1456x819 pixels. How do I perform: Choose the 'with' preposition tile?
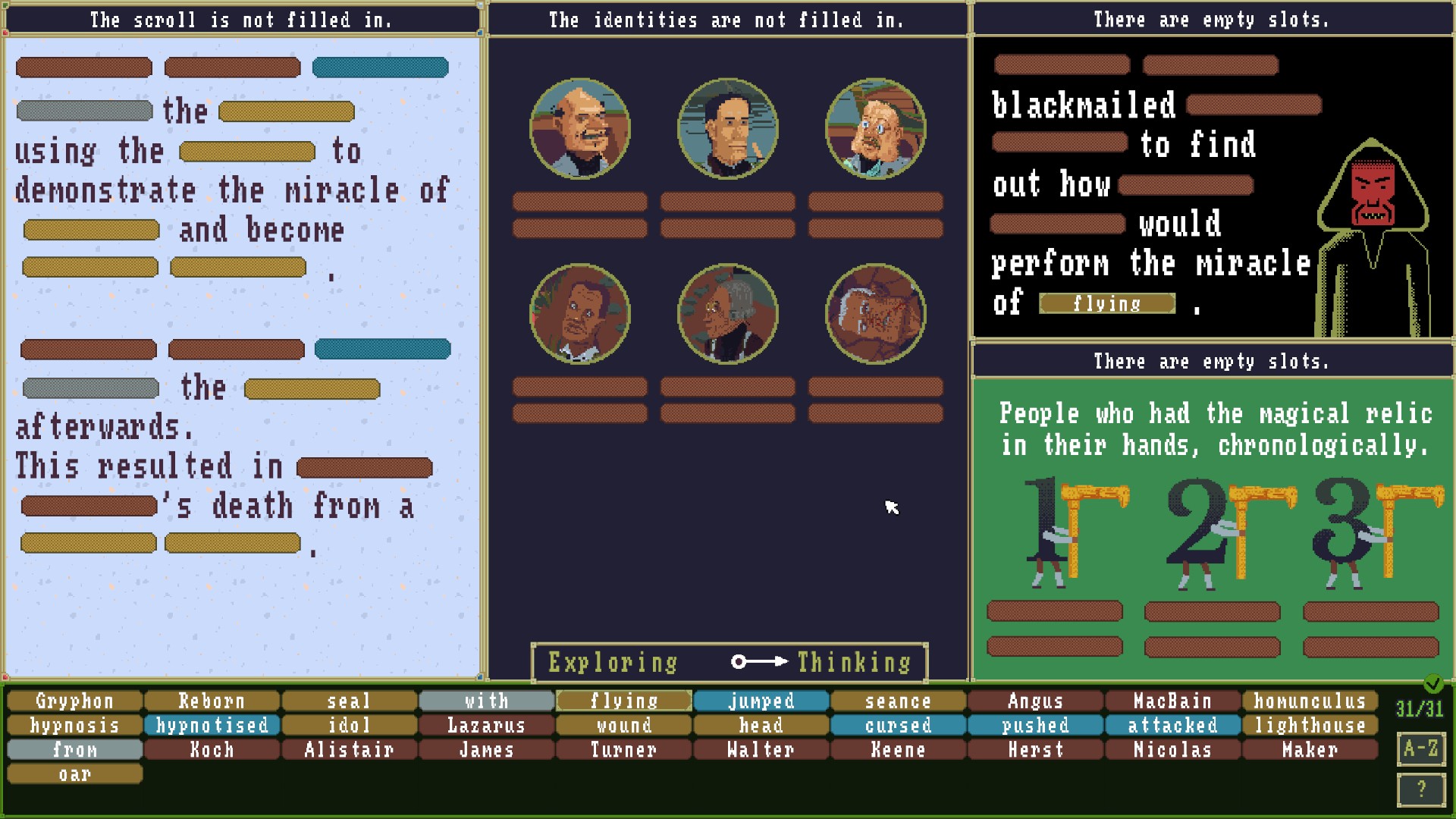pyautogui.click(x=486, y=701)
